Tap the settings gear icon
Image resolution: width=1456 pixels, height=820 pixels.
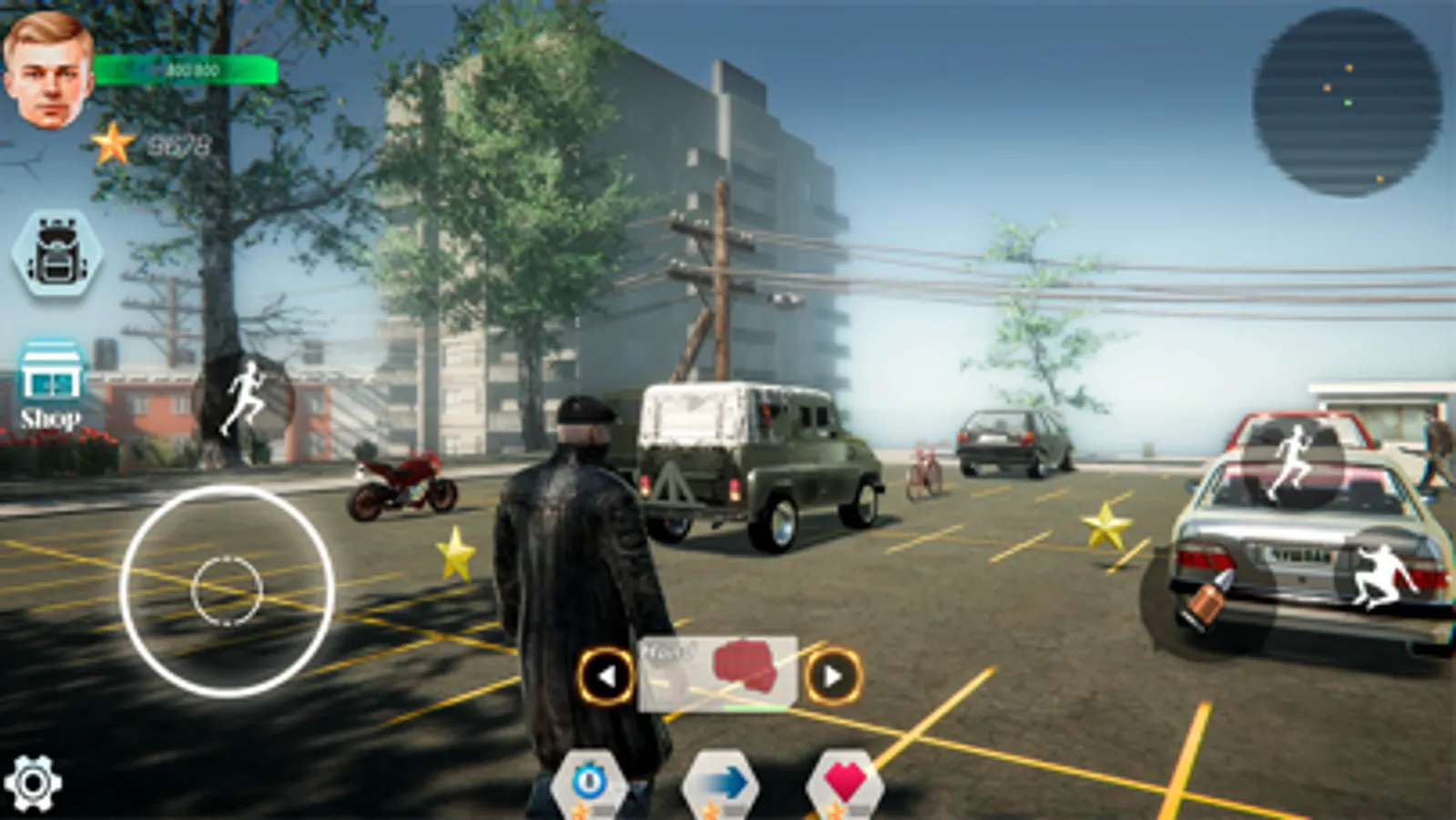point(35,784)
